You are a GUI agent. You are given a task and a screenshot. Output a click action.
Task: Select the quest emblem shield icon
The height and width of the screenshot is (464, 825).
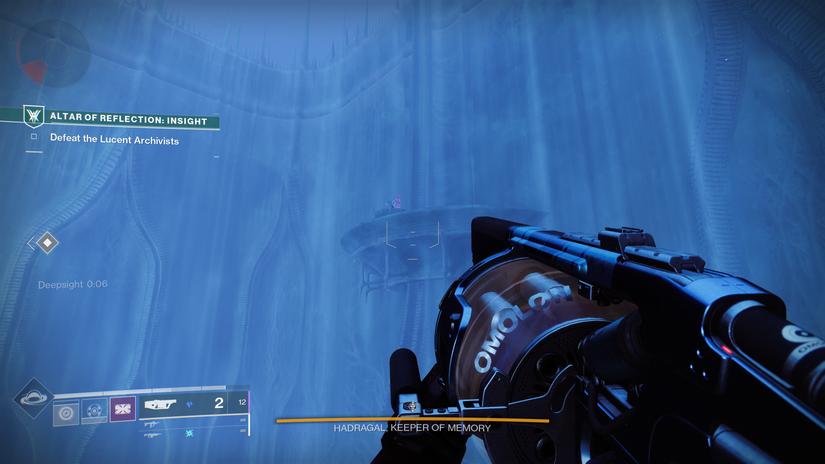pyautogui.click(x=33, y=117)
